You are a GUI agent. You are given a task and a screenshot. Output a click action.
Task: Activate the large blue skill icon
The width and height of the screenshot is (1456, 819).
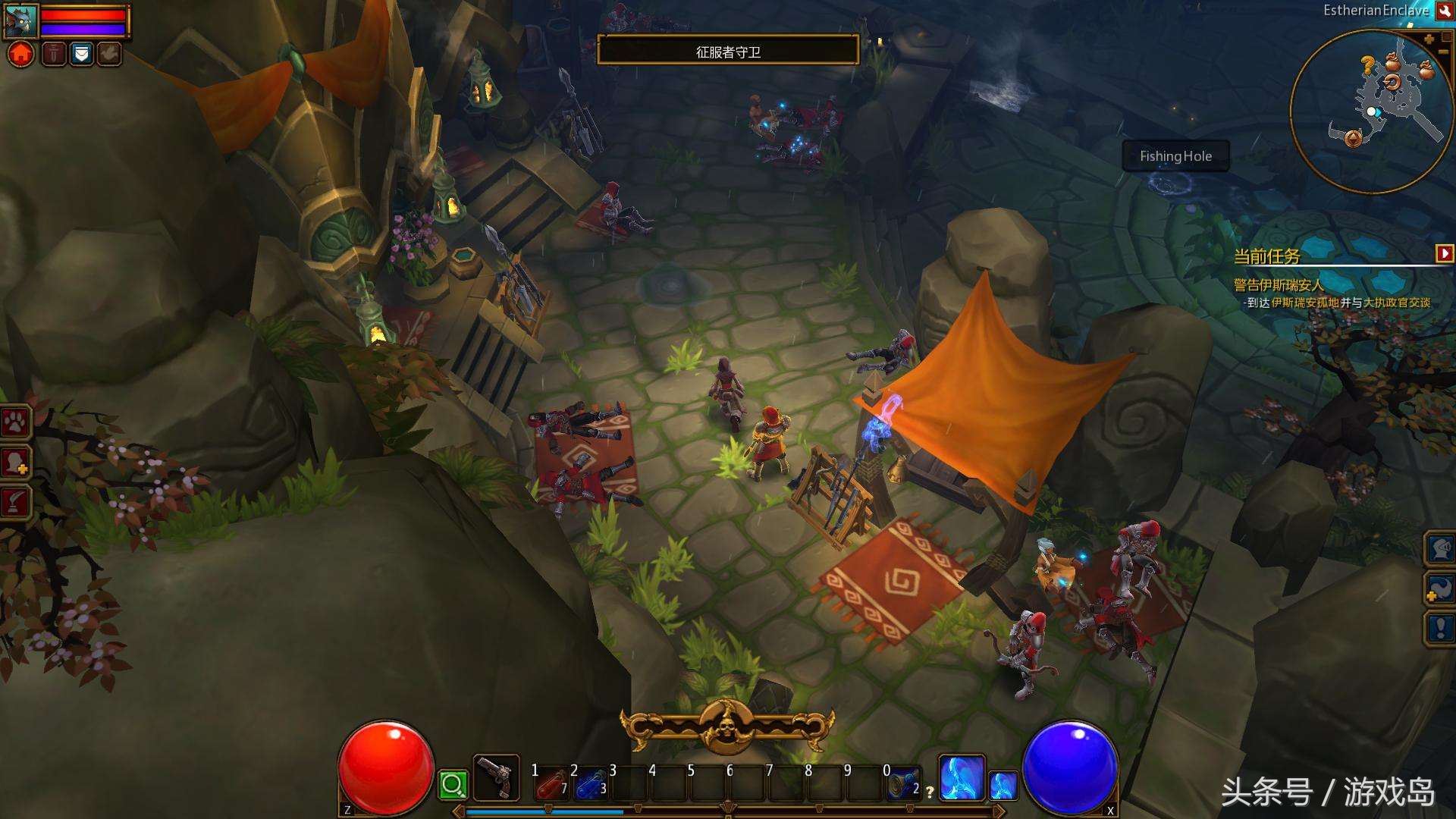[x=962, y=778]
